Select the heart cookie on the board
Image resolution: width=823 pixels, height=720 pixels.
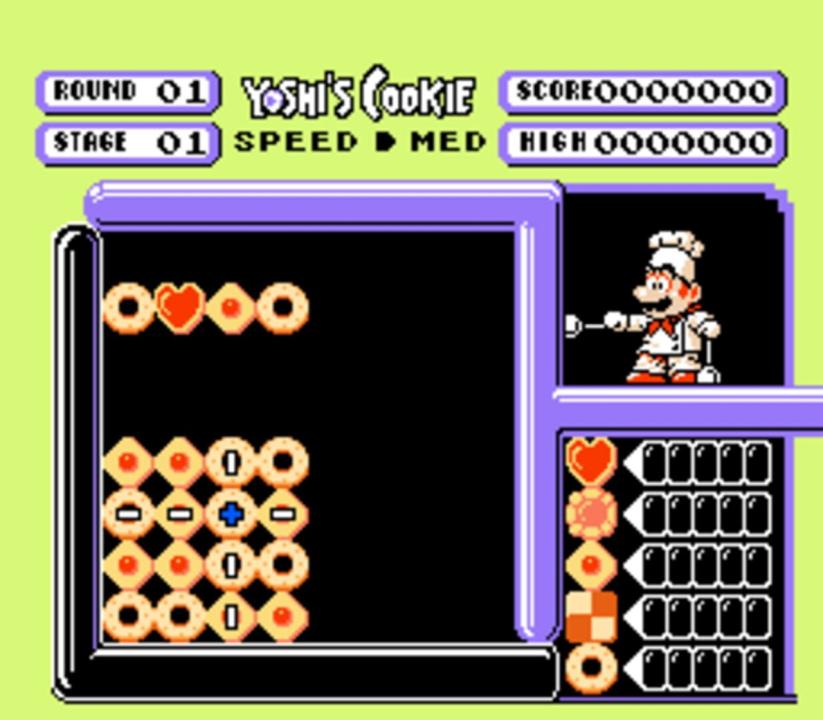tap(180, 308)
